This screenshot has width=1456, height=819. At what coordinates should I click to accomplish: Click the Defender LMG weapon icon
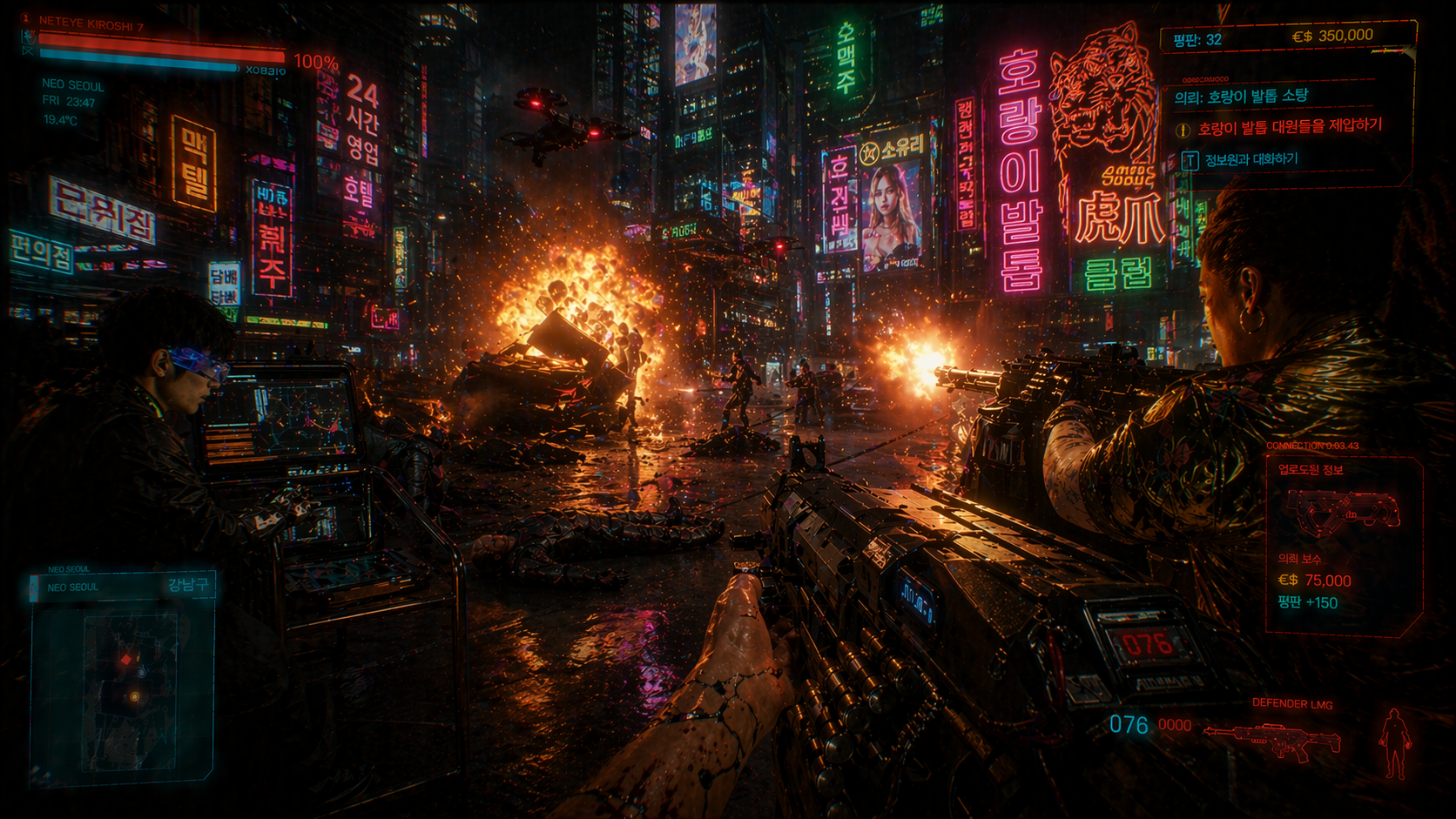[x=1273, y=742]
